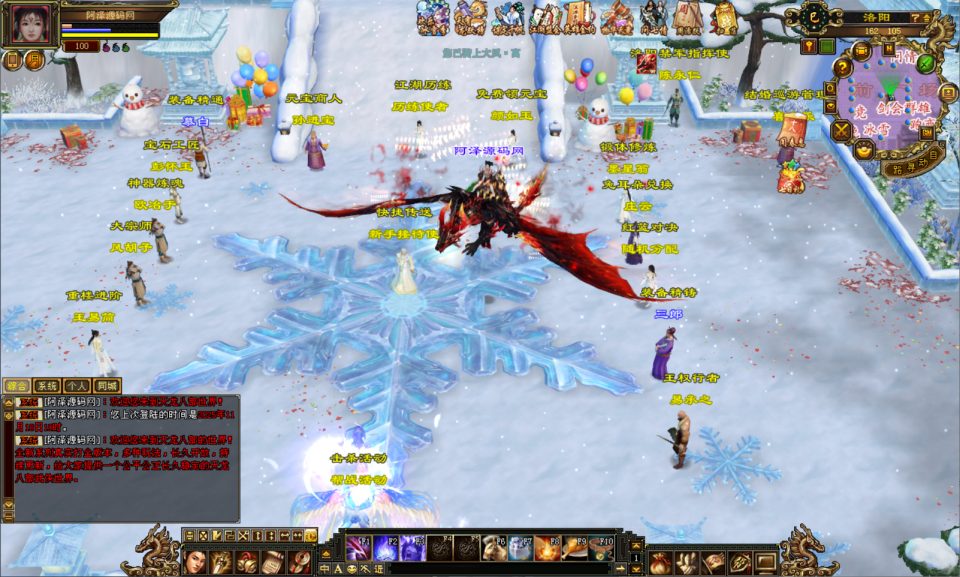This screenshot has width=960, height=577.
Task: Select the 个人 chat tab
Action: click(76, 385)
